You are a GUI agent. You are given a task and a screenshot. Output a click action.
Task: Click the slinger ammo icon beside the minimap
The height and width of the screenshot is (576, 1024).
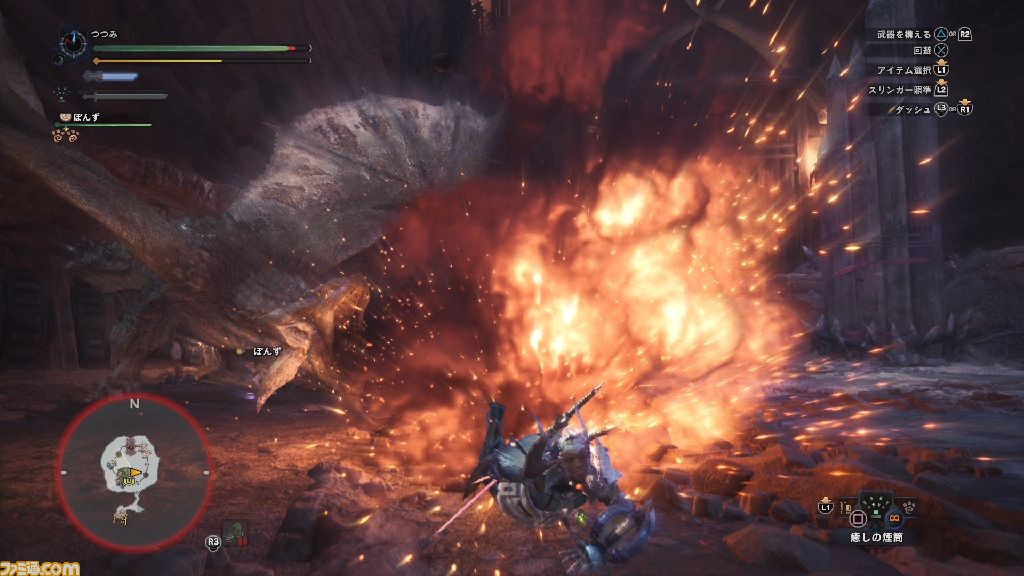[x=237, y=533]
